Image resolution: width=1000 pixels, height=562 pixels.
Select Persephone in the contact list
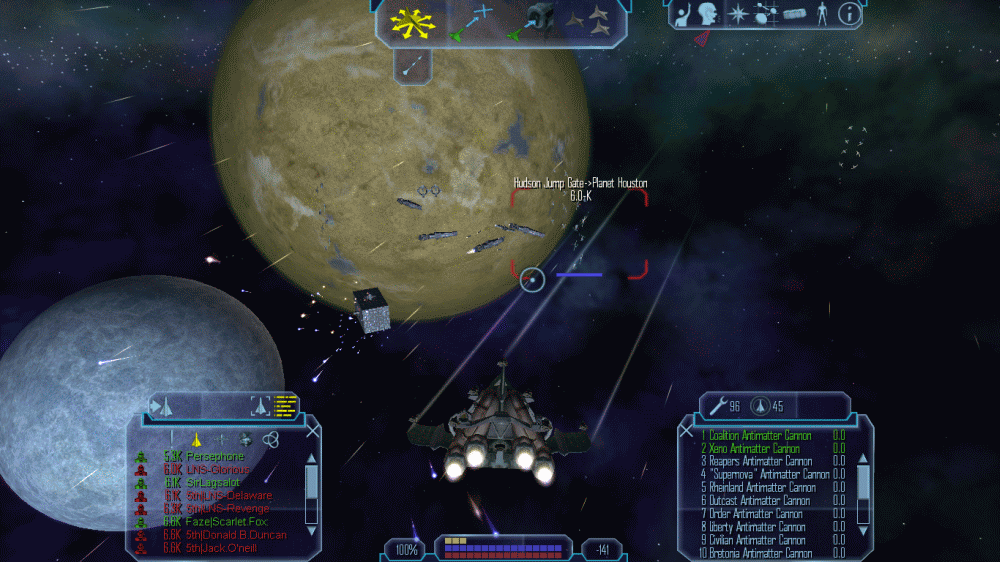pyautogui.click(x=215, y=456)
